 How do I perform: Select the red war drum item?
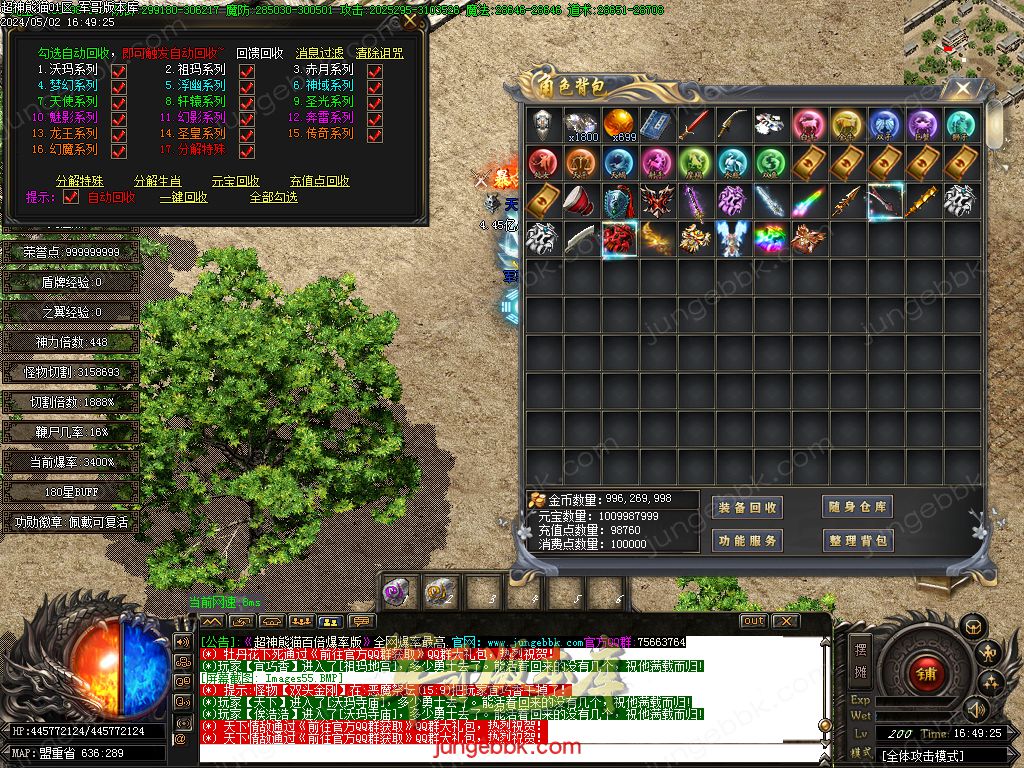[x=580, y=199]
